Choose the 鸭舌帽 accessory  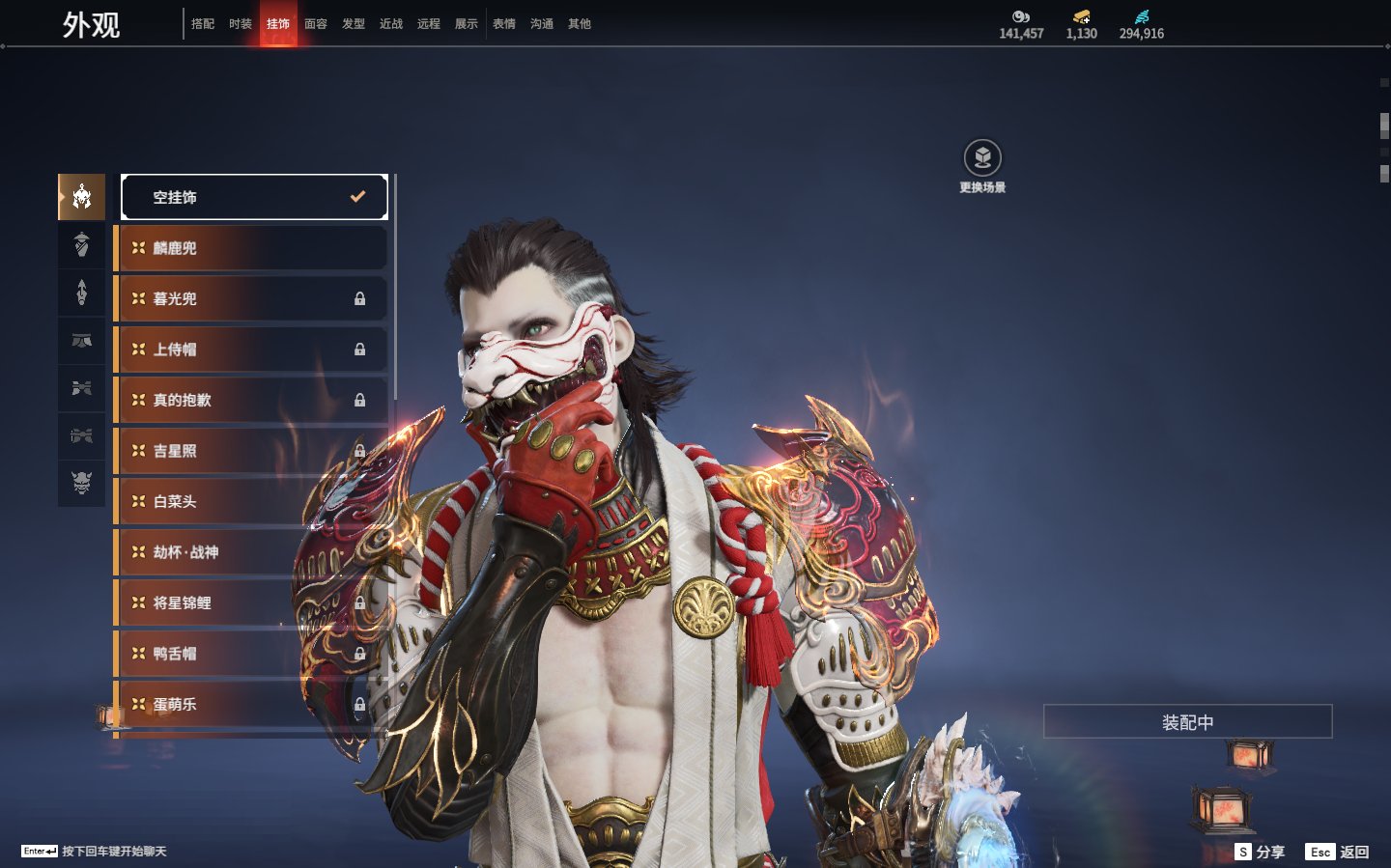[251, 654]
